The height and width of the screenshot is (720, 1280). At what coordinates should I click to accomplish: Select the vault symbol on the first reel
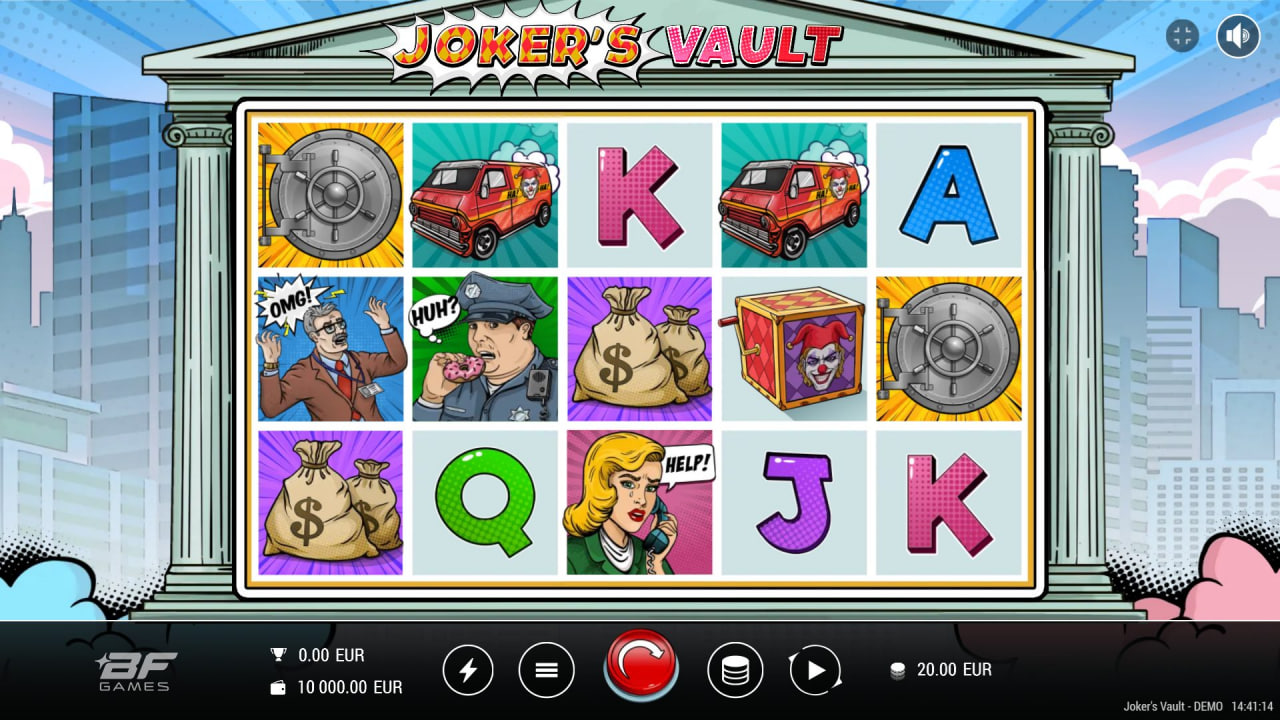pos(330,194)
